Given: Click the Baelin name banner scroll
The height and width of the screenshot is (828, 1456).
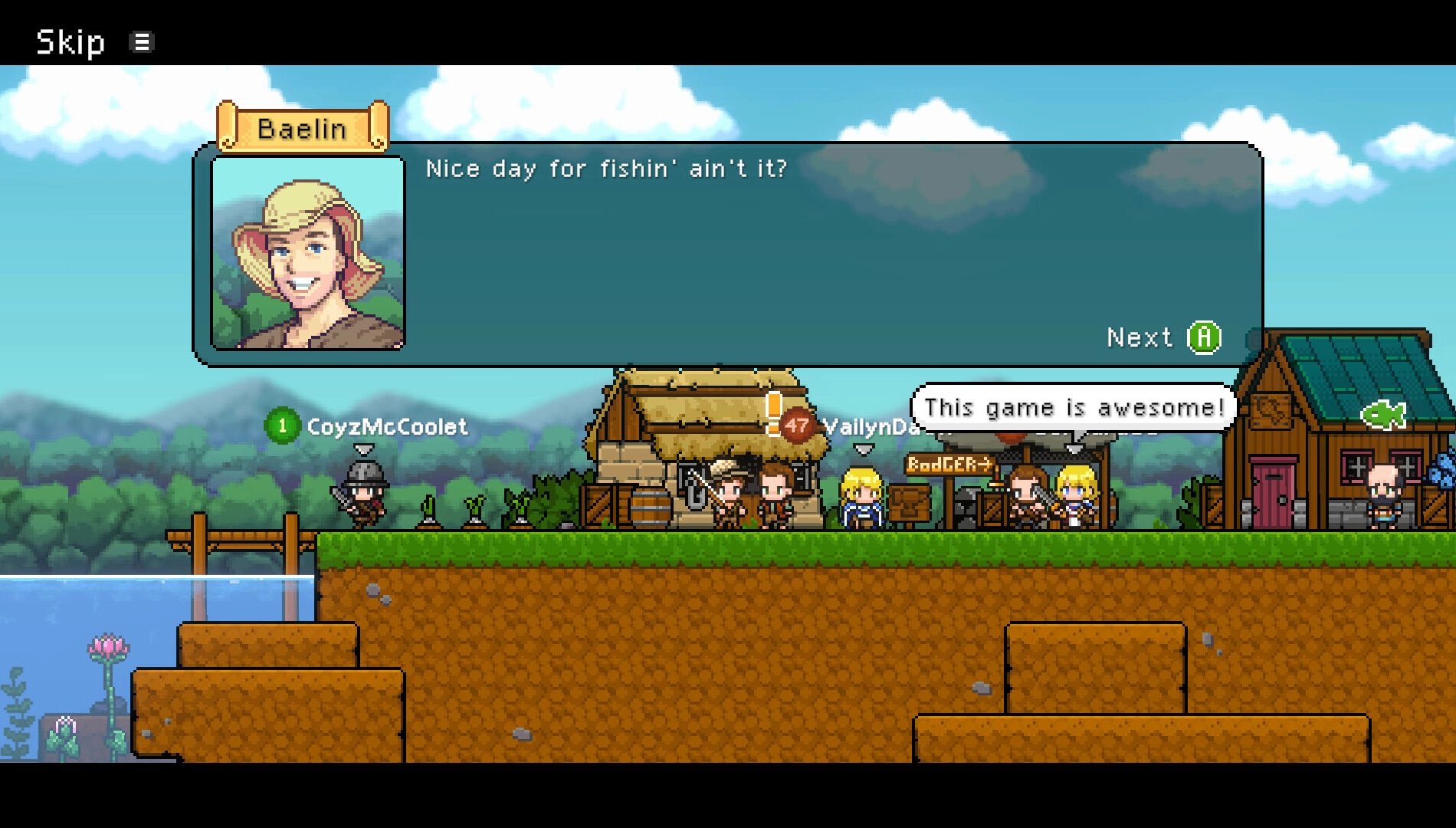Looking at the screenshot, I should pos(301,127).
